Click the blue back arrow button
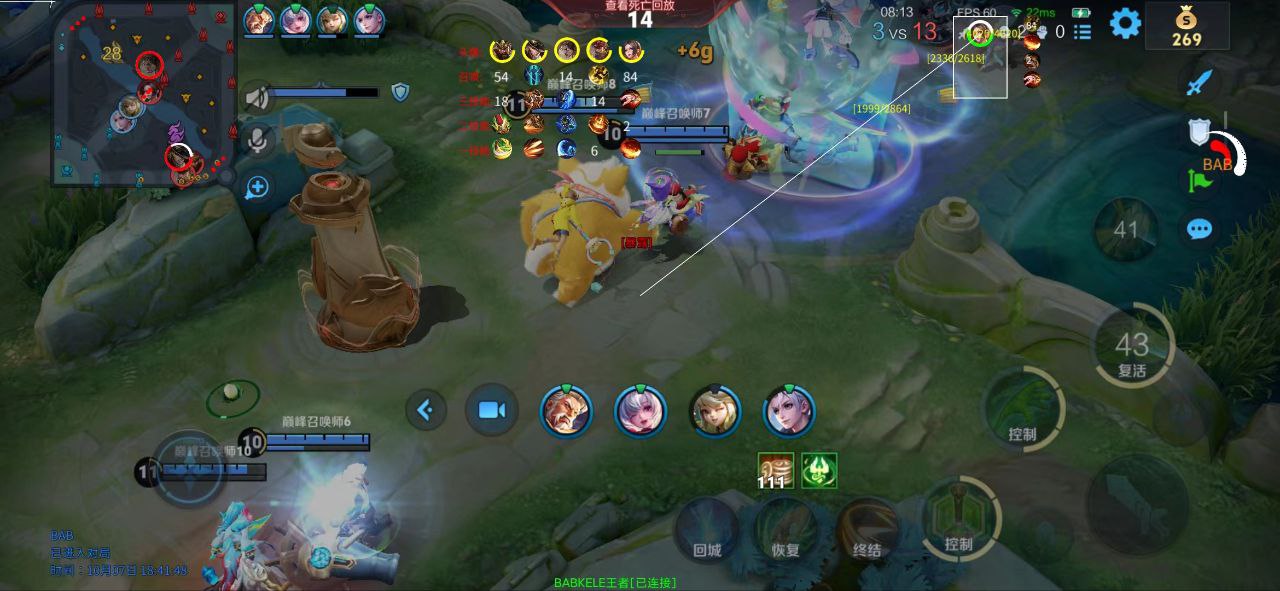Screen dimensions: 1280x591 [426, 409]
